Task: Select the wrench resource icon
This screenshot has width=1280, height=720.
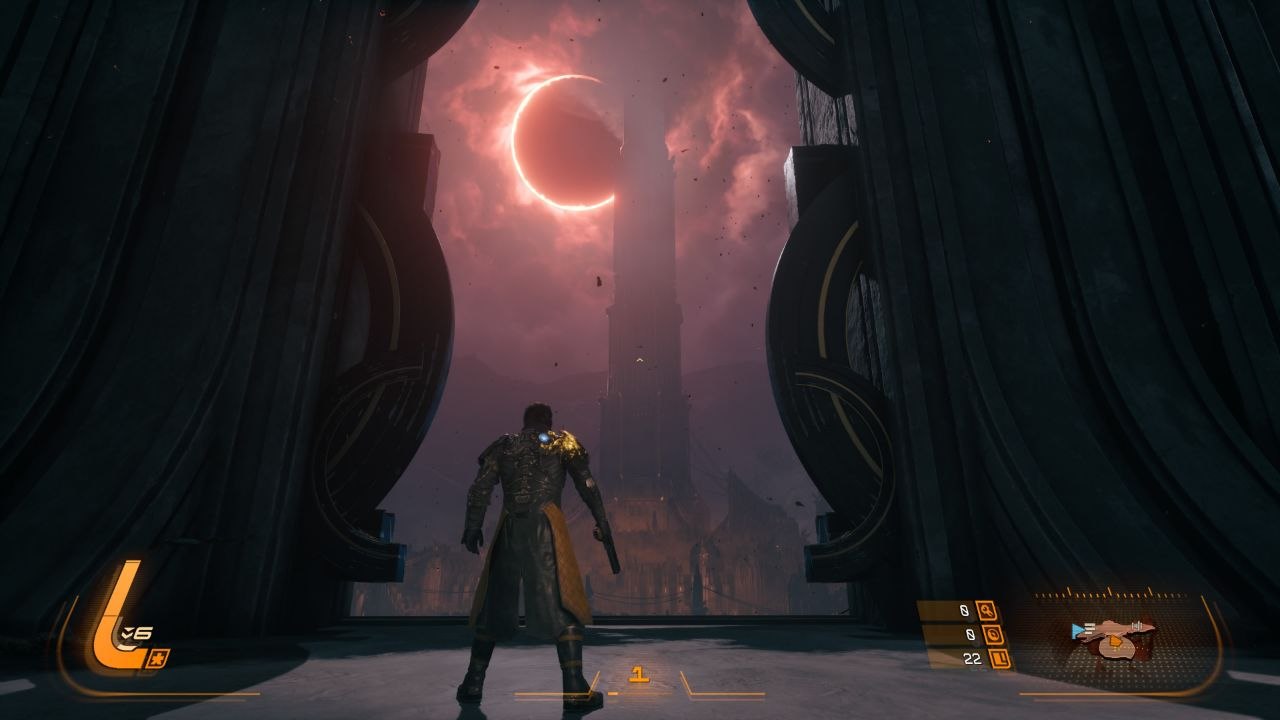Action: 986,610
